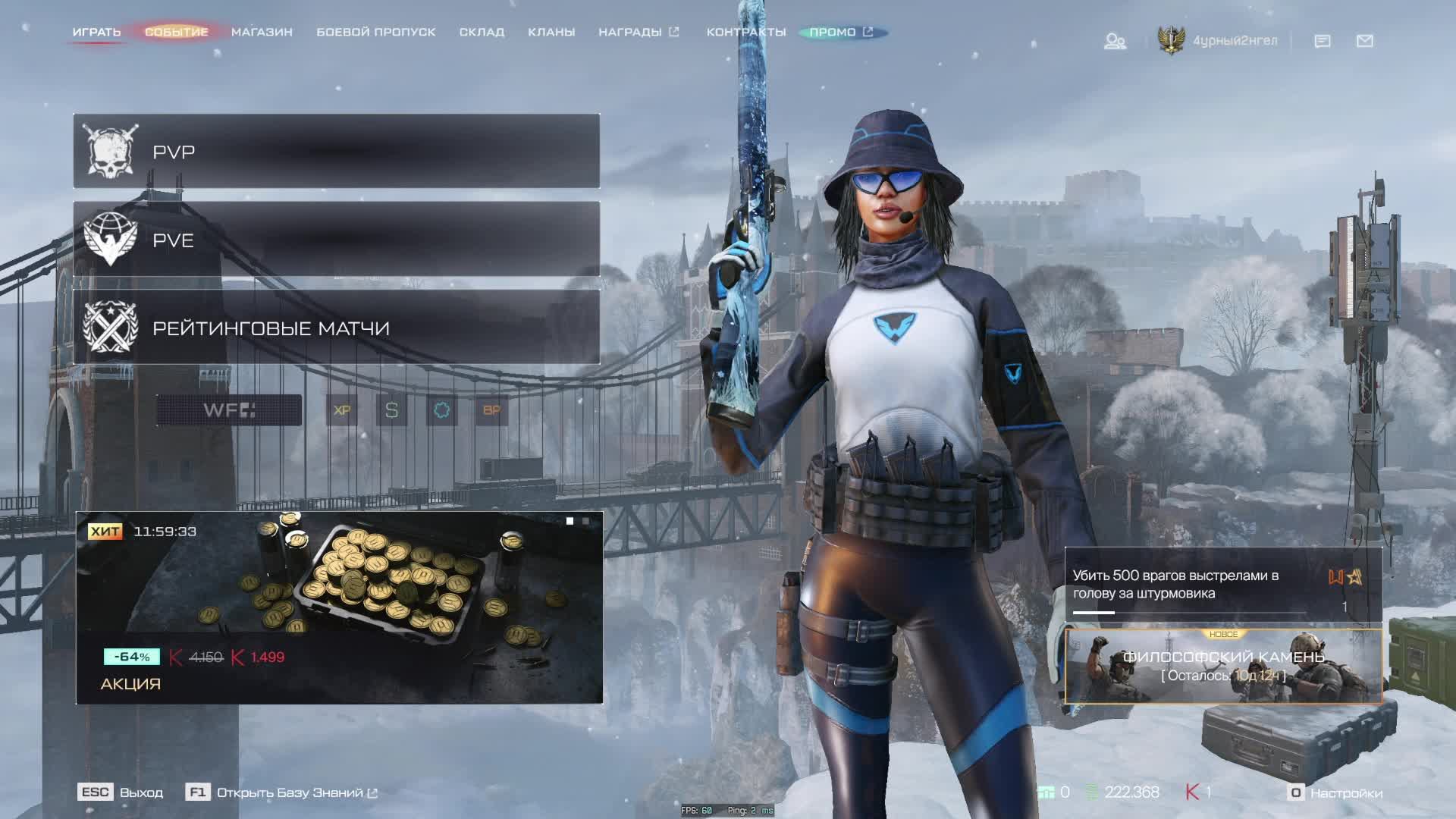Open the chat messages icon
This screenshot has height=819, width=1456.
coord(1323,41)
